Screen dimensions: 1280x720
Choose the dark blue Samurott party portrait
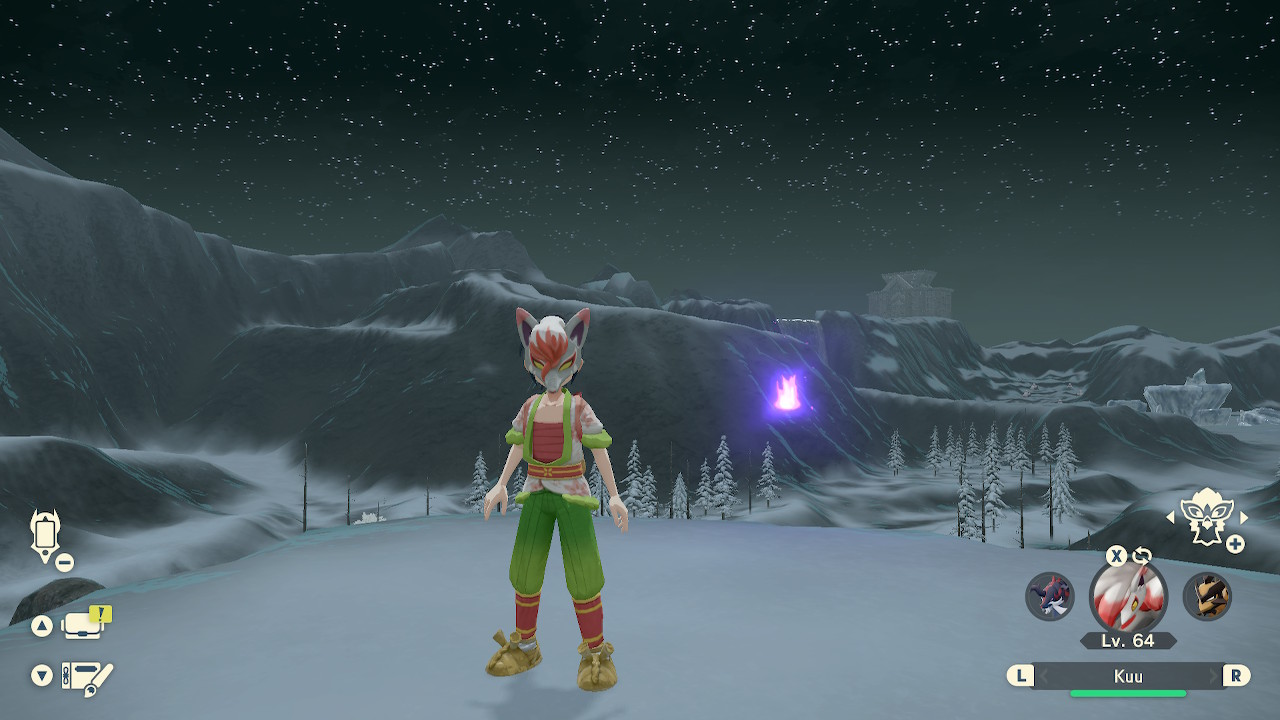[x=1049, y=597]
